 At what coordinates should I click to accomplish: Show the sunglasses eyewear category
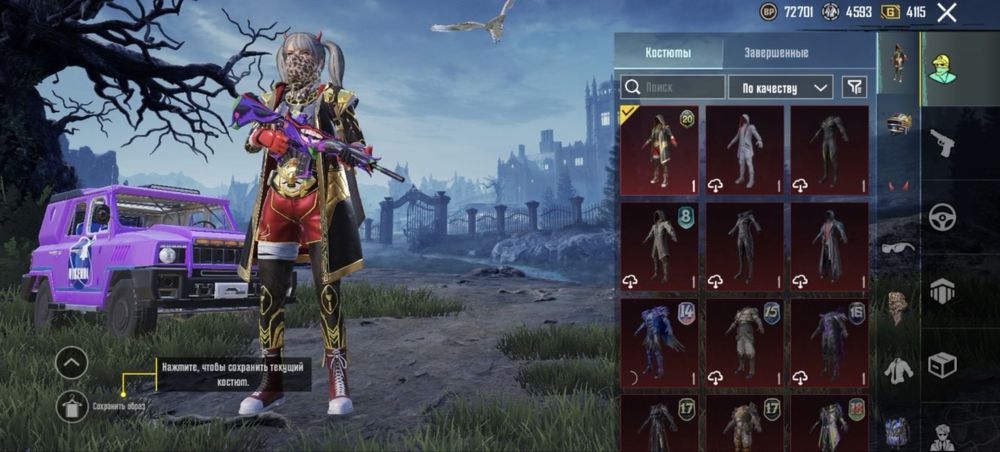(898, 247)
